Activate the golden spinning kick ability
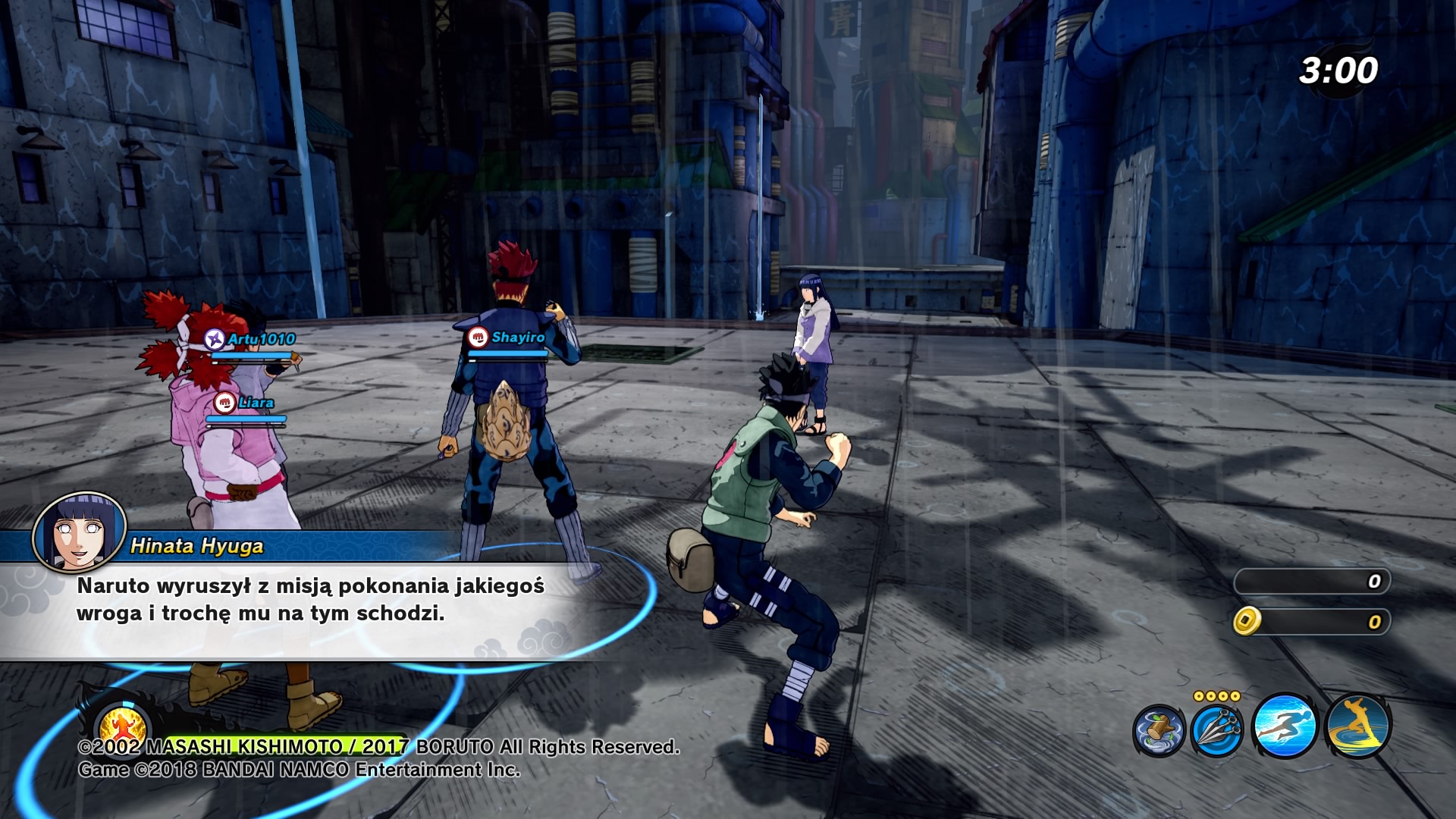 coord(1357,726)
